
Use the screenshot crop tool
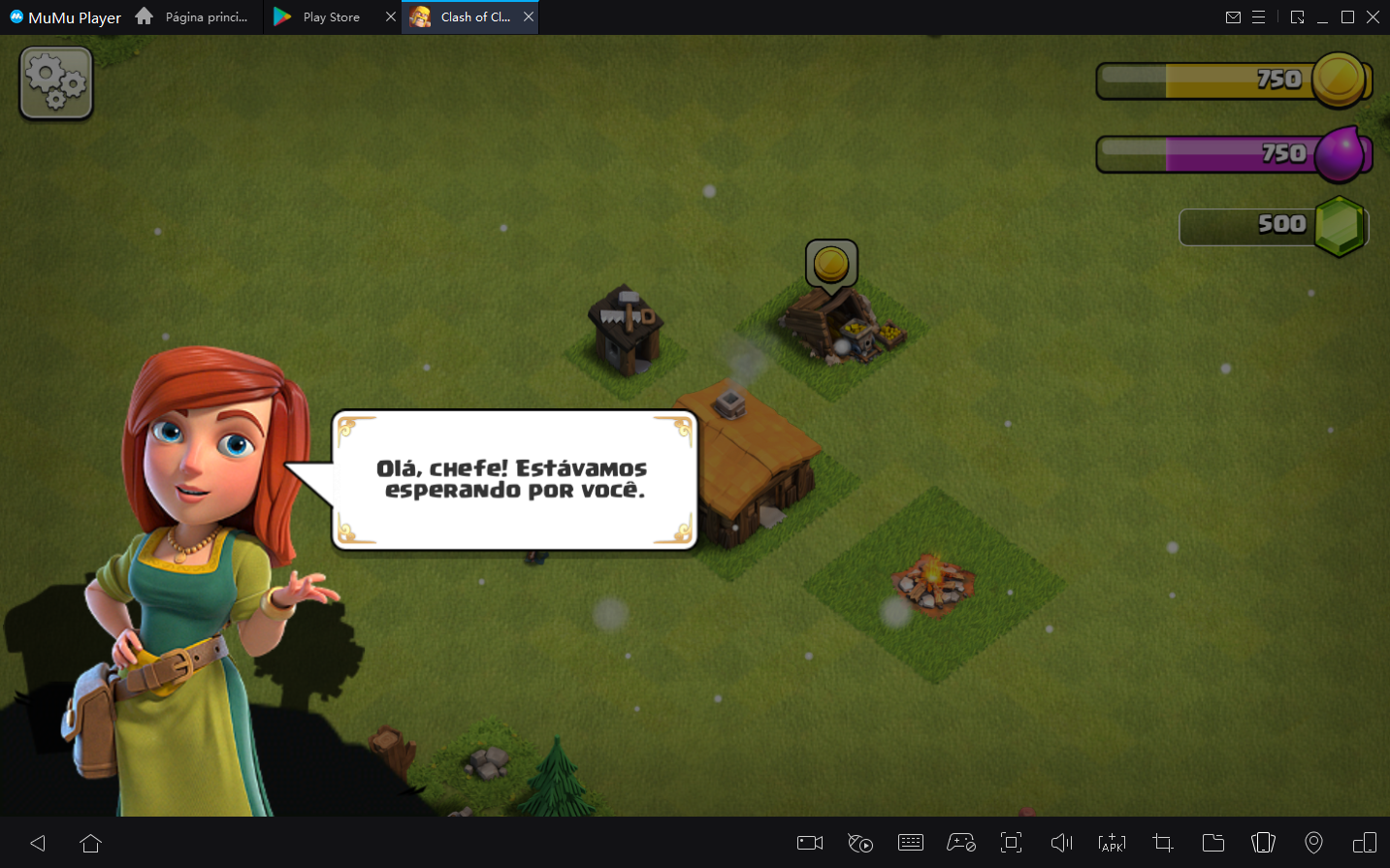click(1162, 843)
